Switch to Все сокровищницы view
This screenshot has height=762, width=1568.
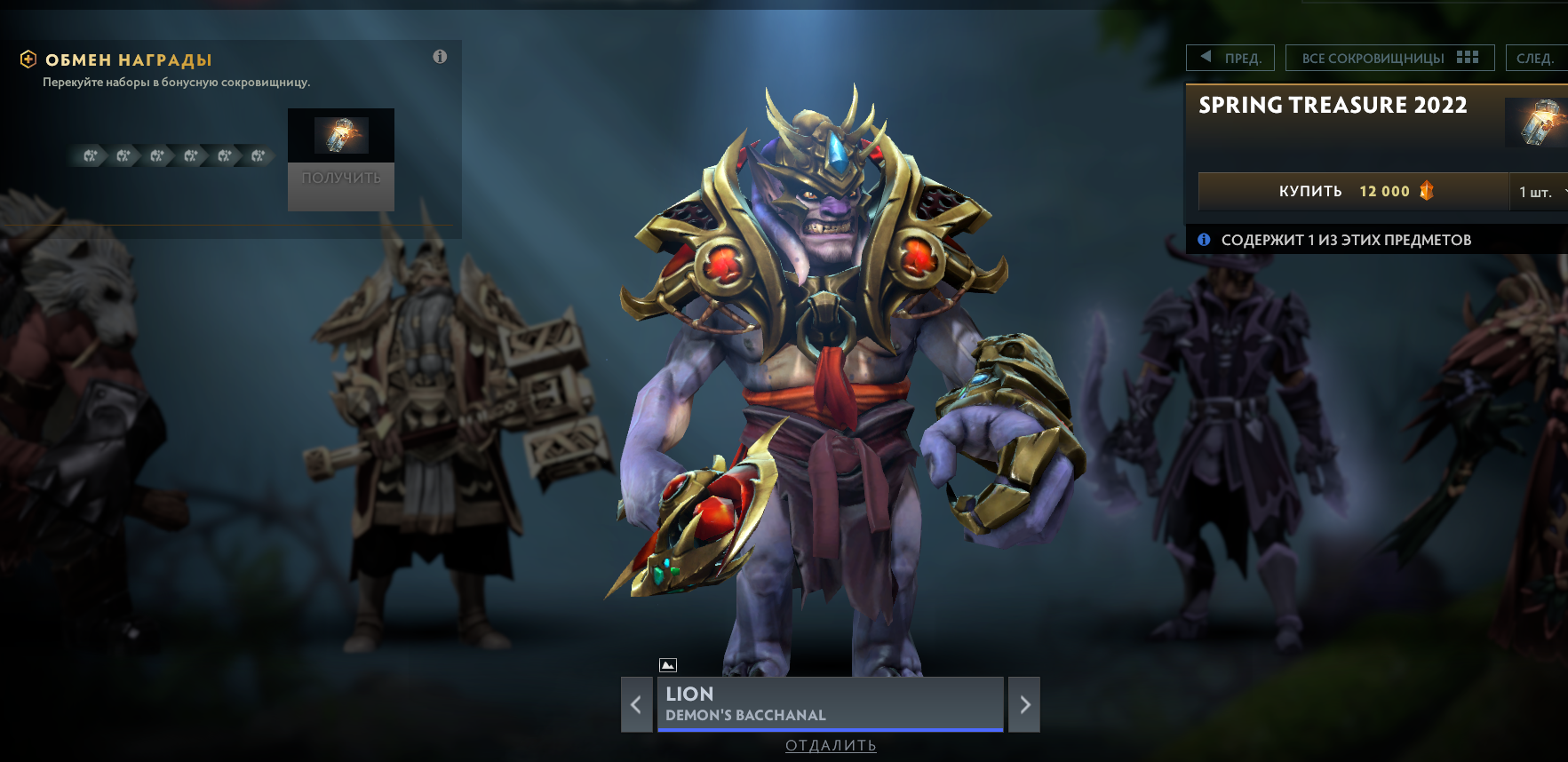pos(1373,57)
